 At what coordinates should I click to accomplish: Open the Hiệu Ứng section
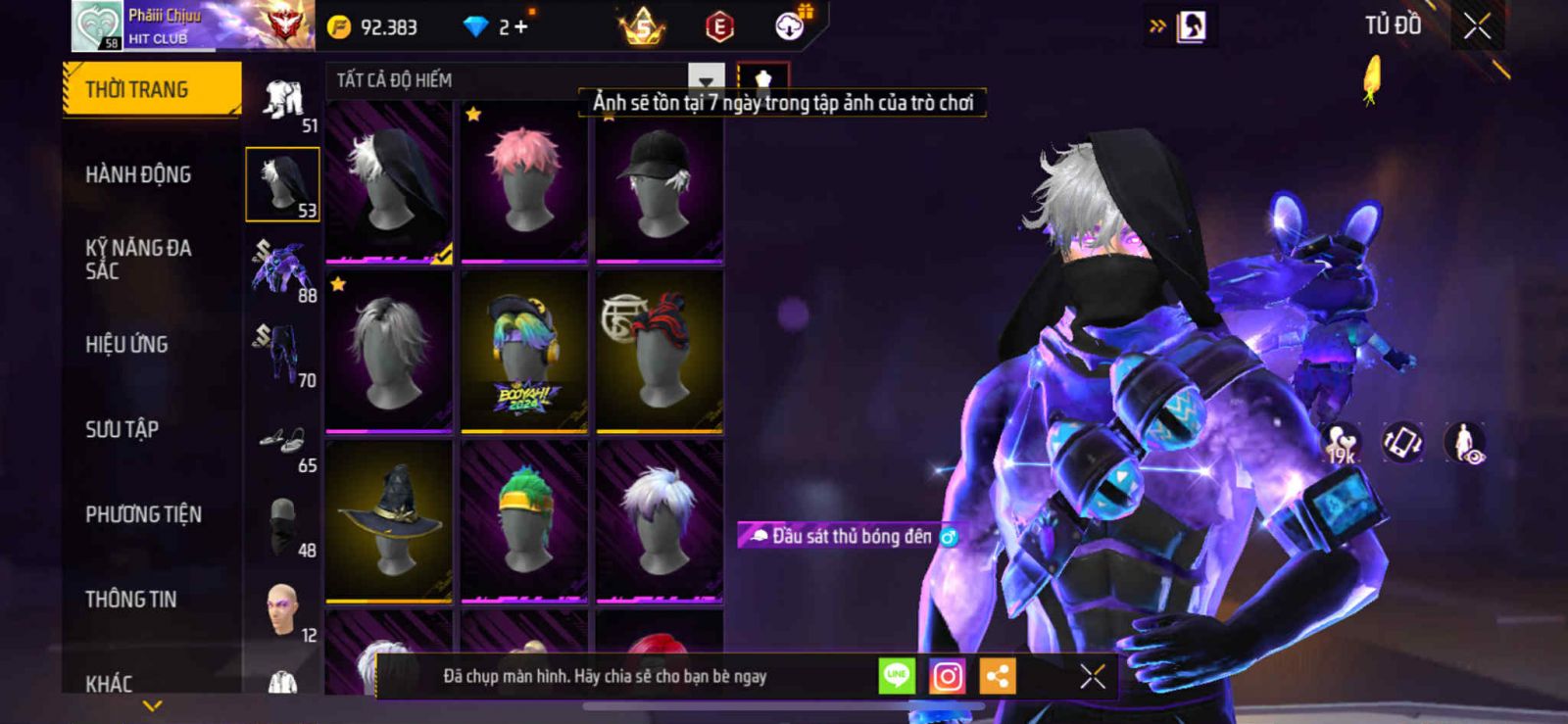(x=126, y=344)
